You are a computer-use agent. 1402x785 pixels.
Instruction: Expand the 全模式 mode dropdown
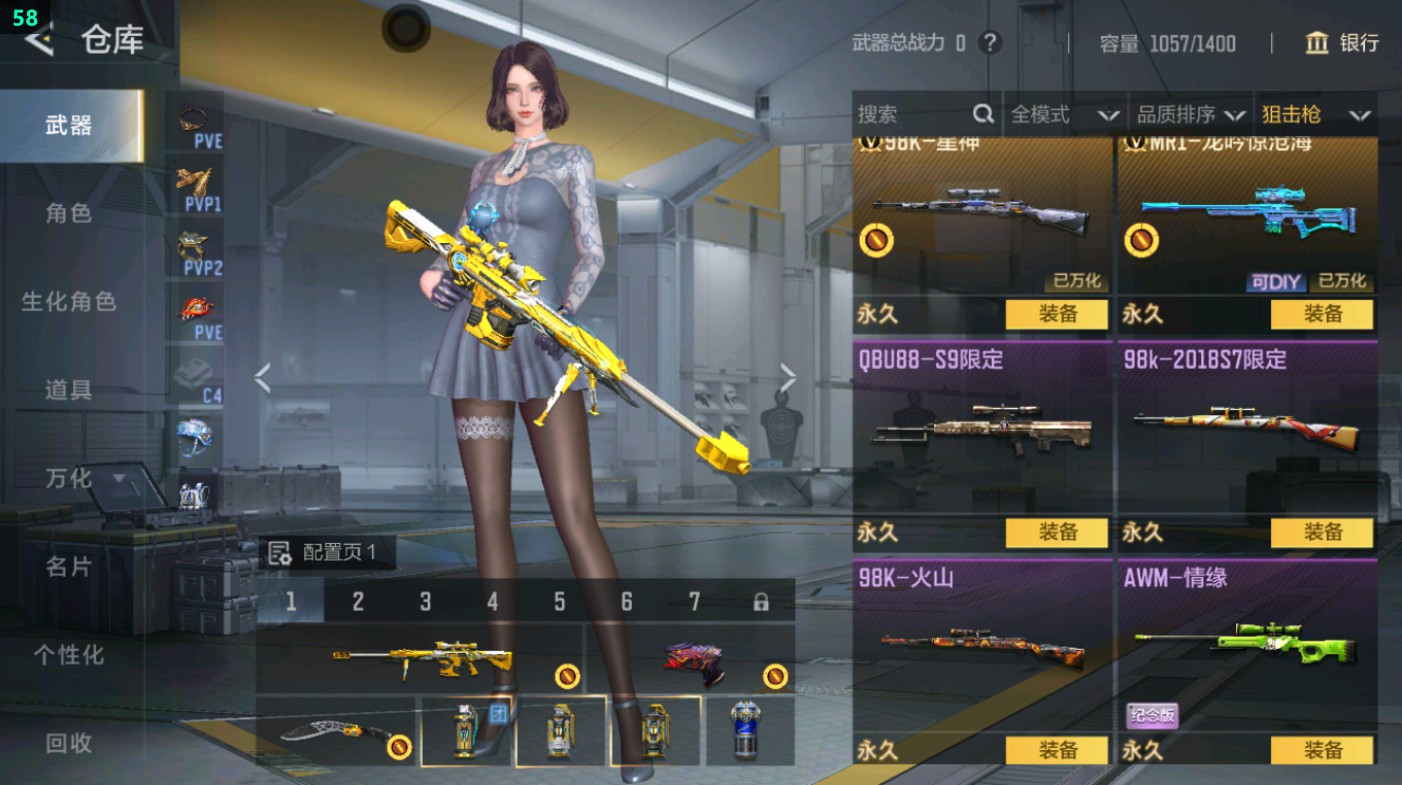(1064, 115)
